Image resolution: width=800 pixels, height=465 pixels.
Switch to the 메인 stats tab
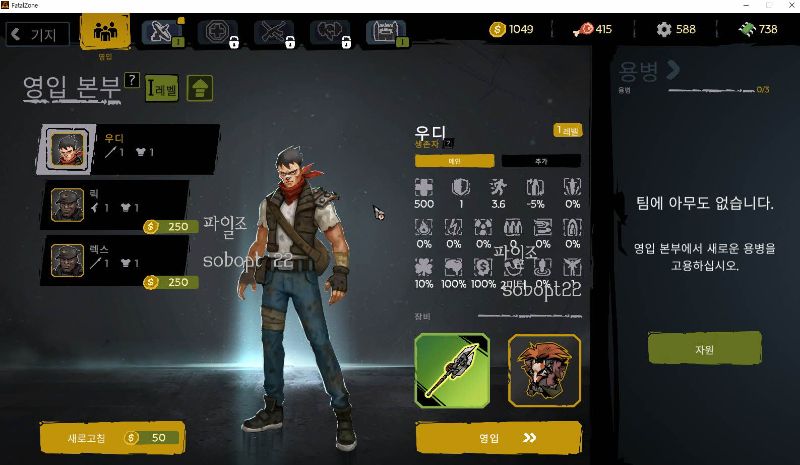(454, 161)
